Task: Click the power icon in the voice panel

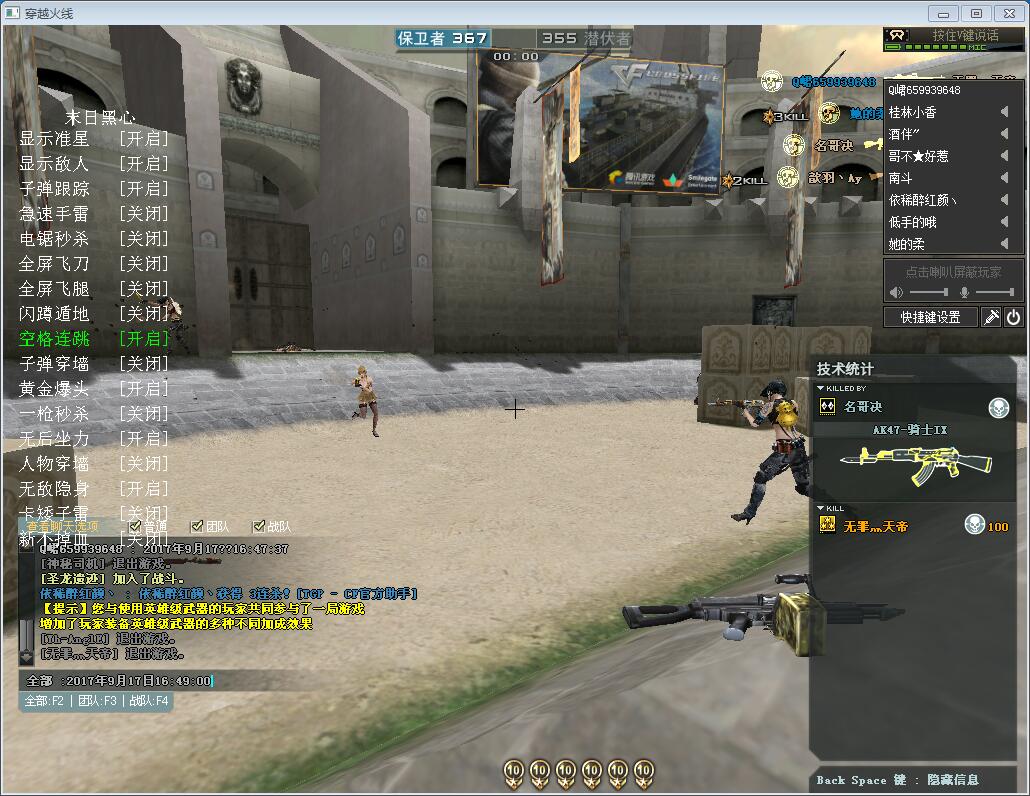Action: (x=1013, y=317)
